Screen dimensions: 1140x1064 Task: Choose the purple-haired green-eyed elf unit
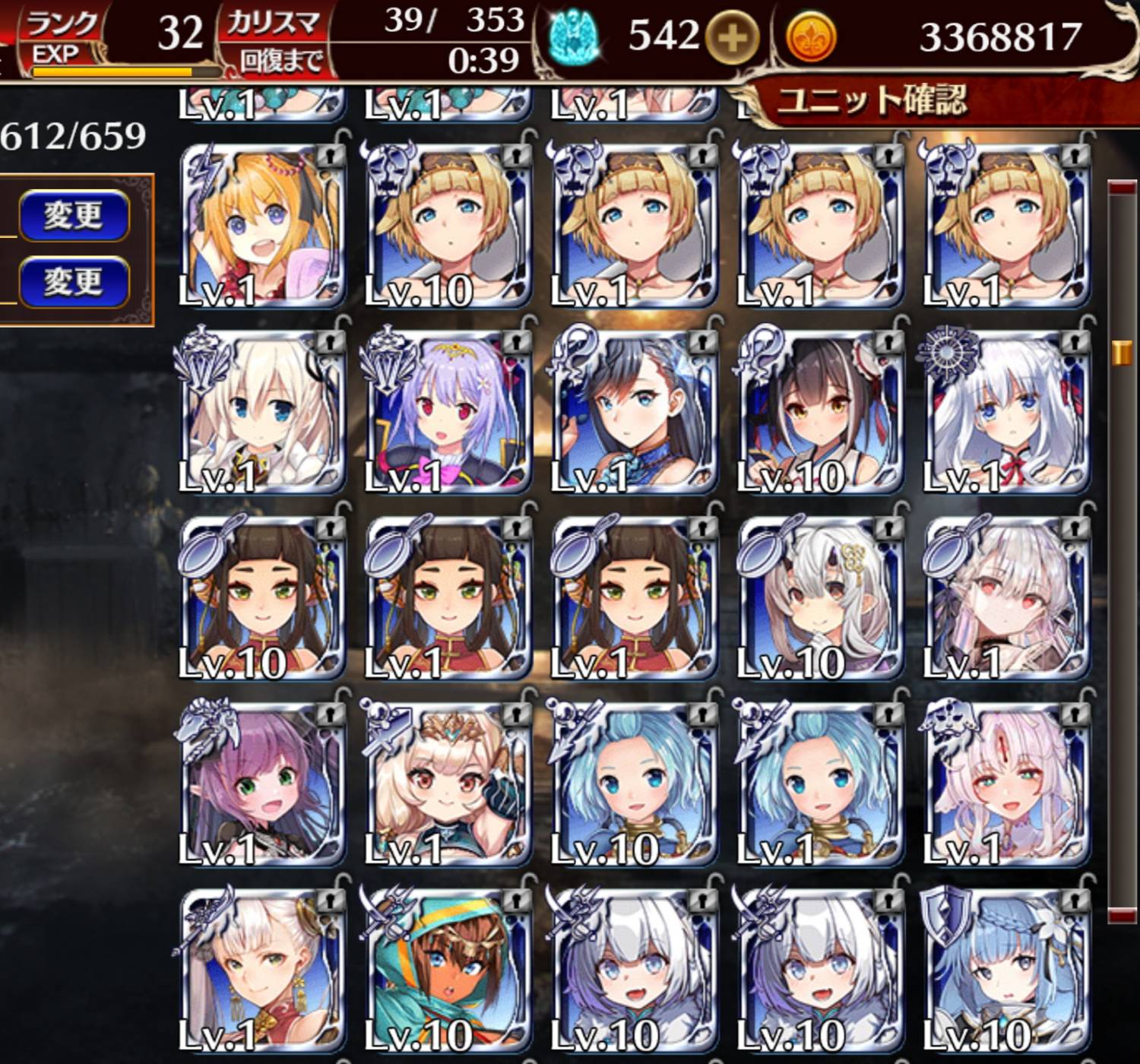pyautogui.click(x=262, y=784)
